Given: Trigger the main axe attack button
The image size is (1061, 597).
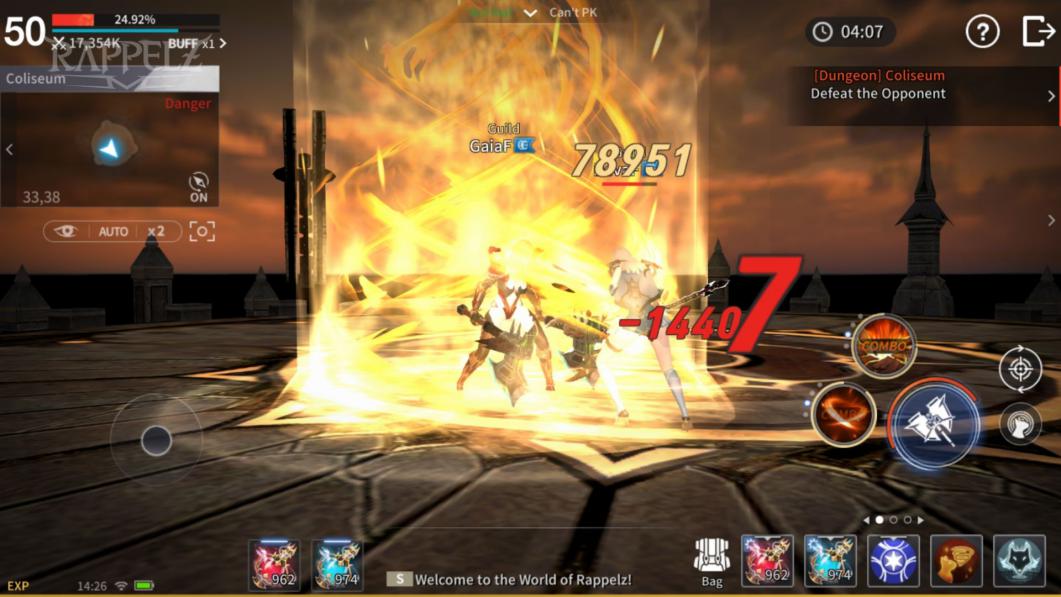Looking at the screenshot, I should [934, 425].
